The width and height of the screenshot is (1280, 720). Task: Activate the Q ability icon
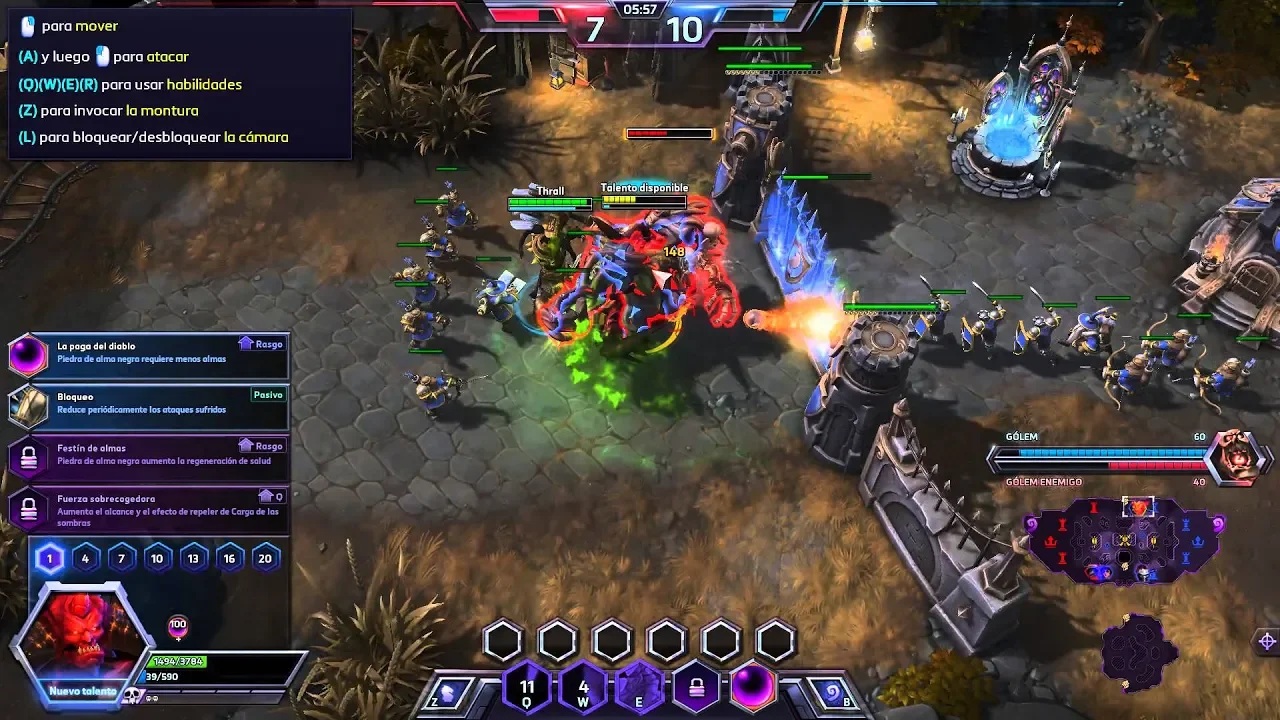coord(527,688)
